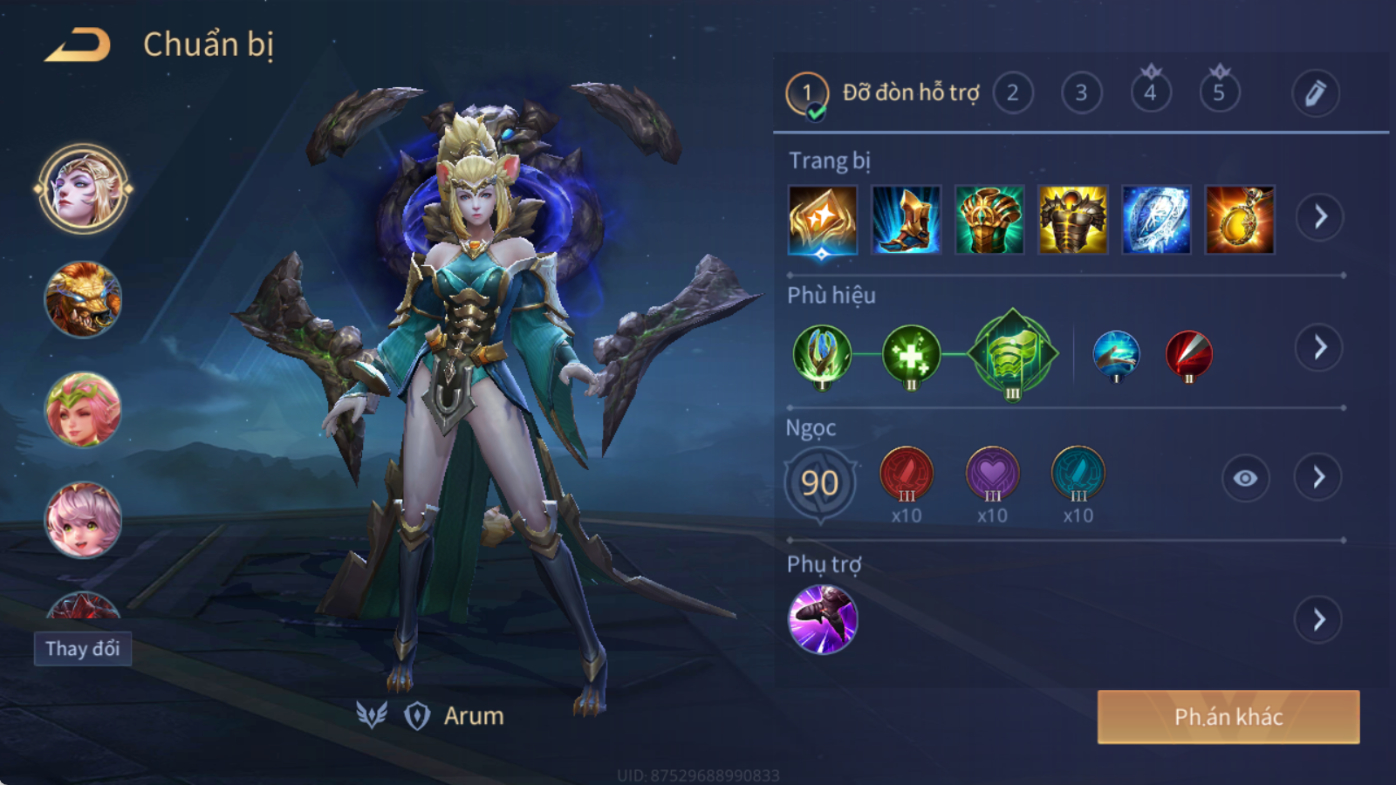Image resolution: width=1396 pixels, height=785 pixels.
Task: Switch to loadout preset 3
Action: 1081,93
